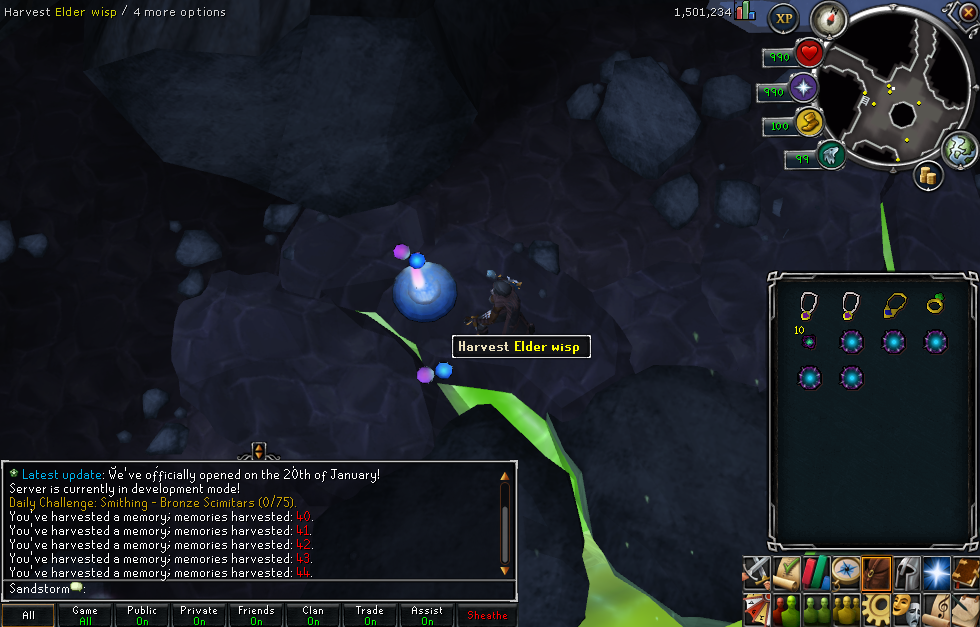
Task: Select the stack of 10 small energy
Action: 809,341
